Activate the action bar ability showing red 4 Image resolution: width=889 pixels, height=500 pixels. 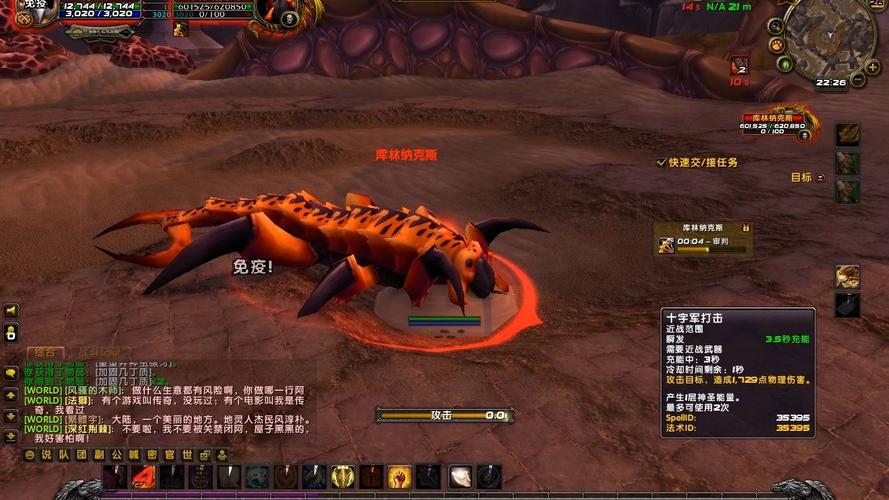click(x=143, y=477)
